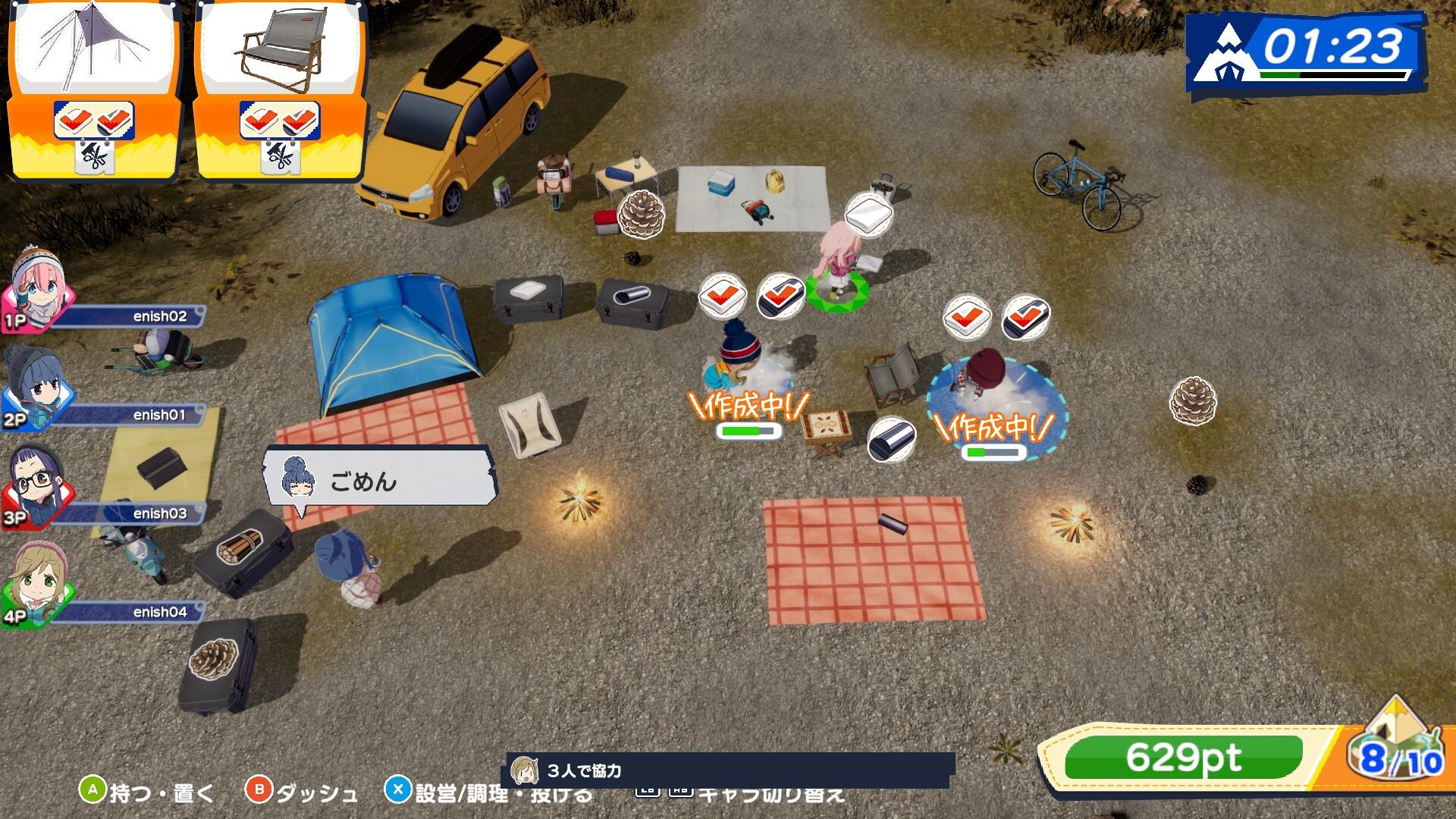Select the tarp recipe card image
The image size is (1456, 819).
[95, 45]
